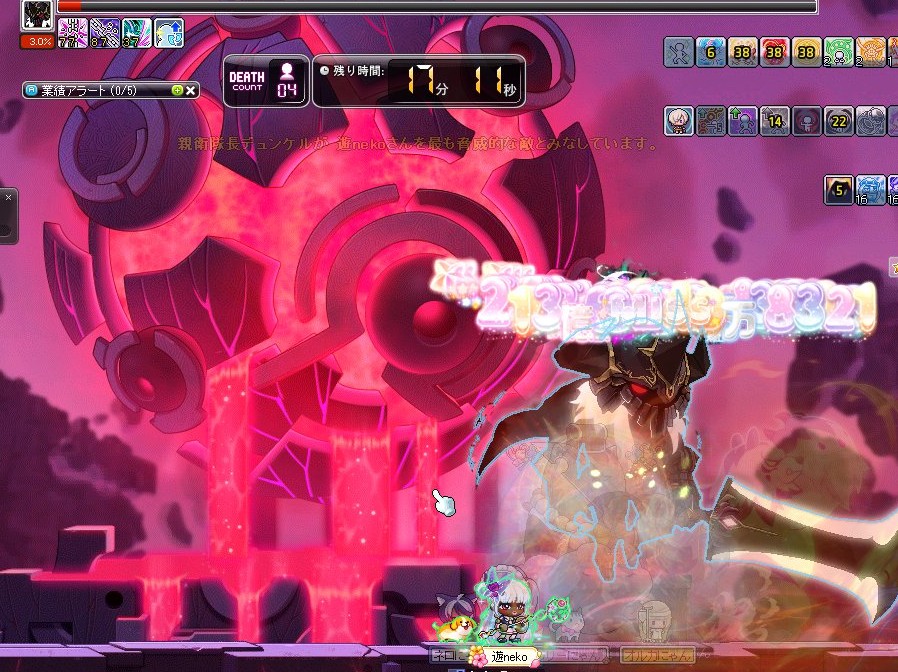
Task: Select the green arrow purple figure buff
Action: tap(743, 121)
